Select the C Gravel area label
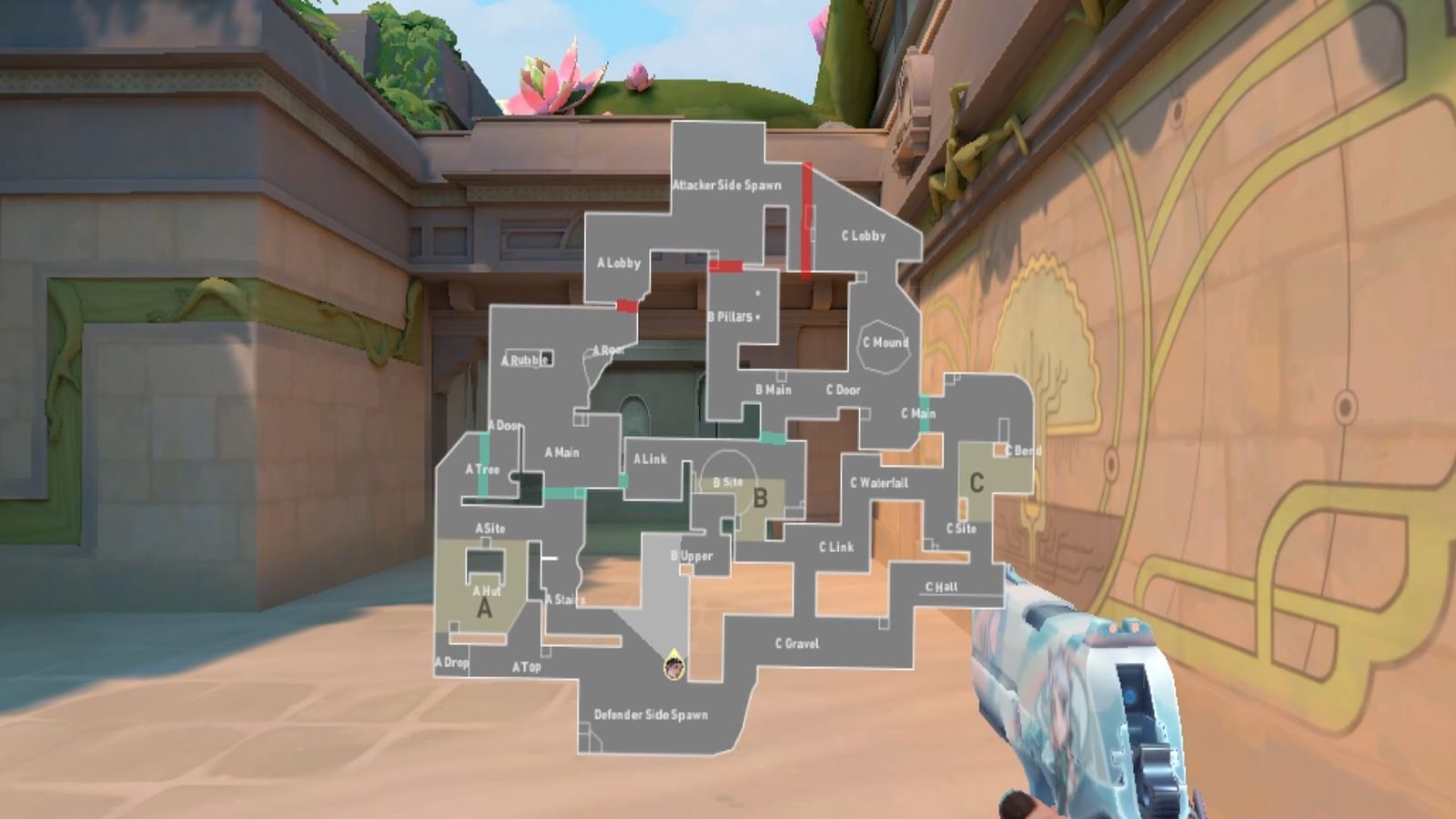 (798, 642)
